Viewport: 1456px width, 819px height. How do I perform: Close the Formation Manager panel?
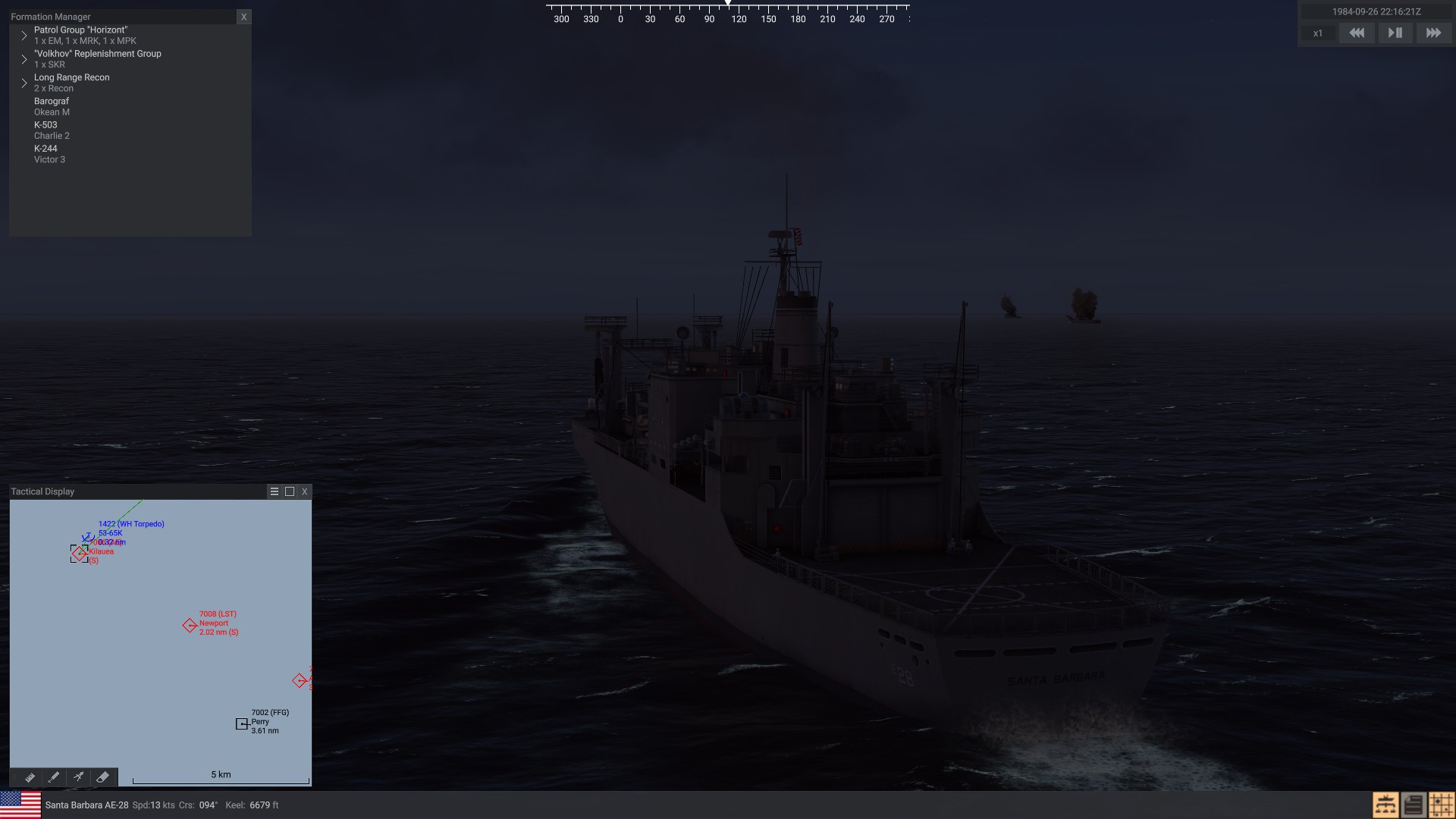[x=243, y=17]
